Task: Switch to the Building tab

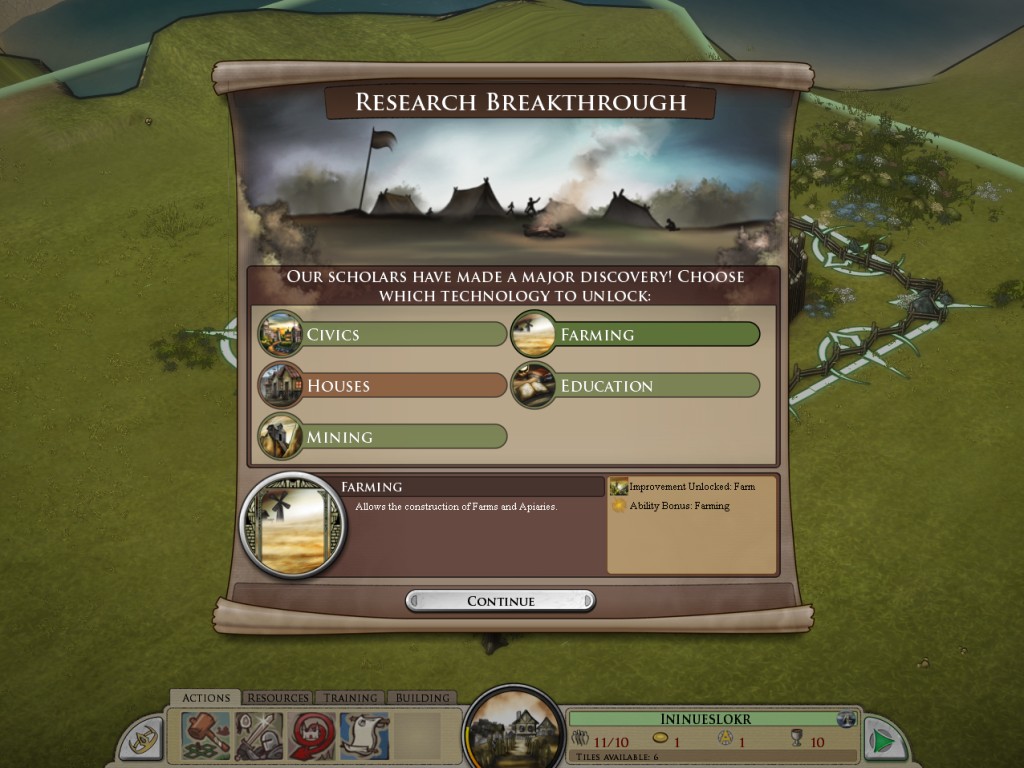Action: 422,698
